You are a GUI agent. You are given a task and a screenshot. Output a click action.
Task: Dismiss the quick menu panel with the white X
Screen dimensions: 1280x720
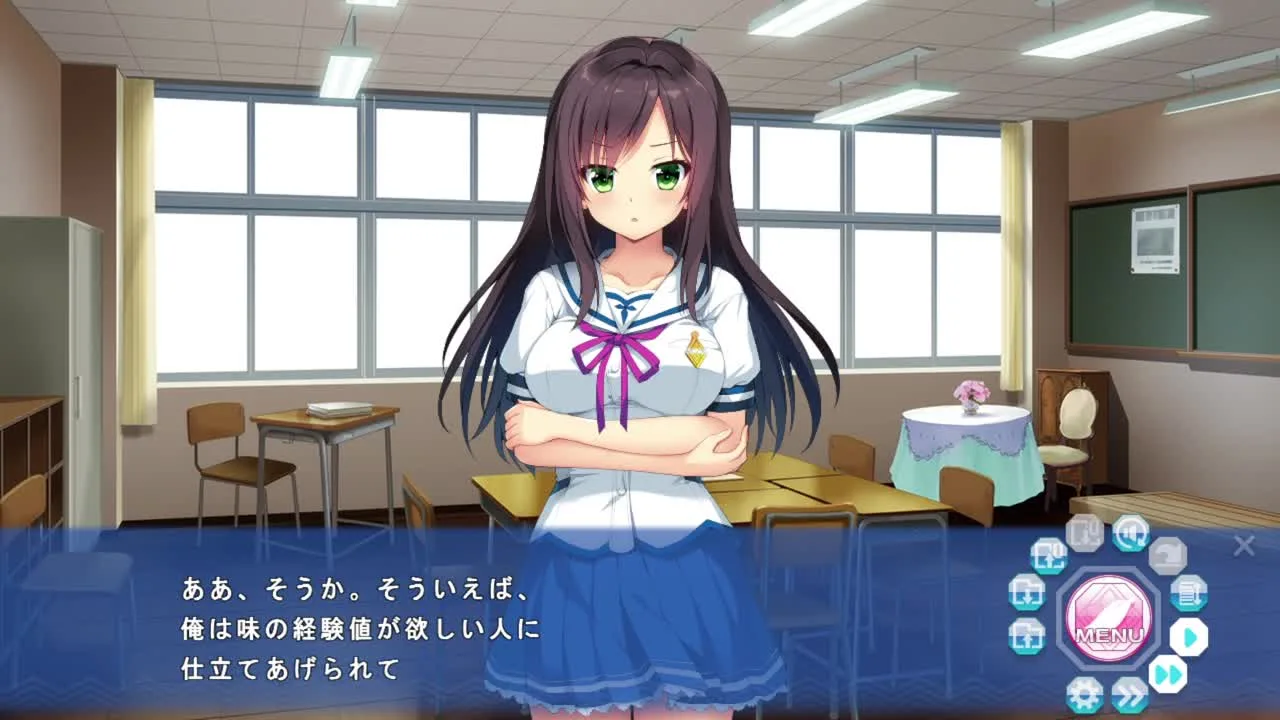point(1244,545)
